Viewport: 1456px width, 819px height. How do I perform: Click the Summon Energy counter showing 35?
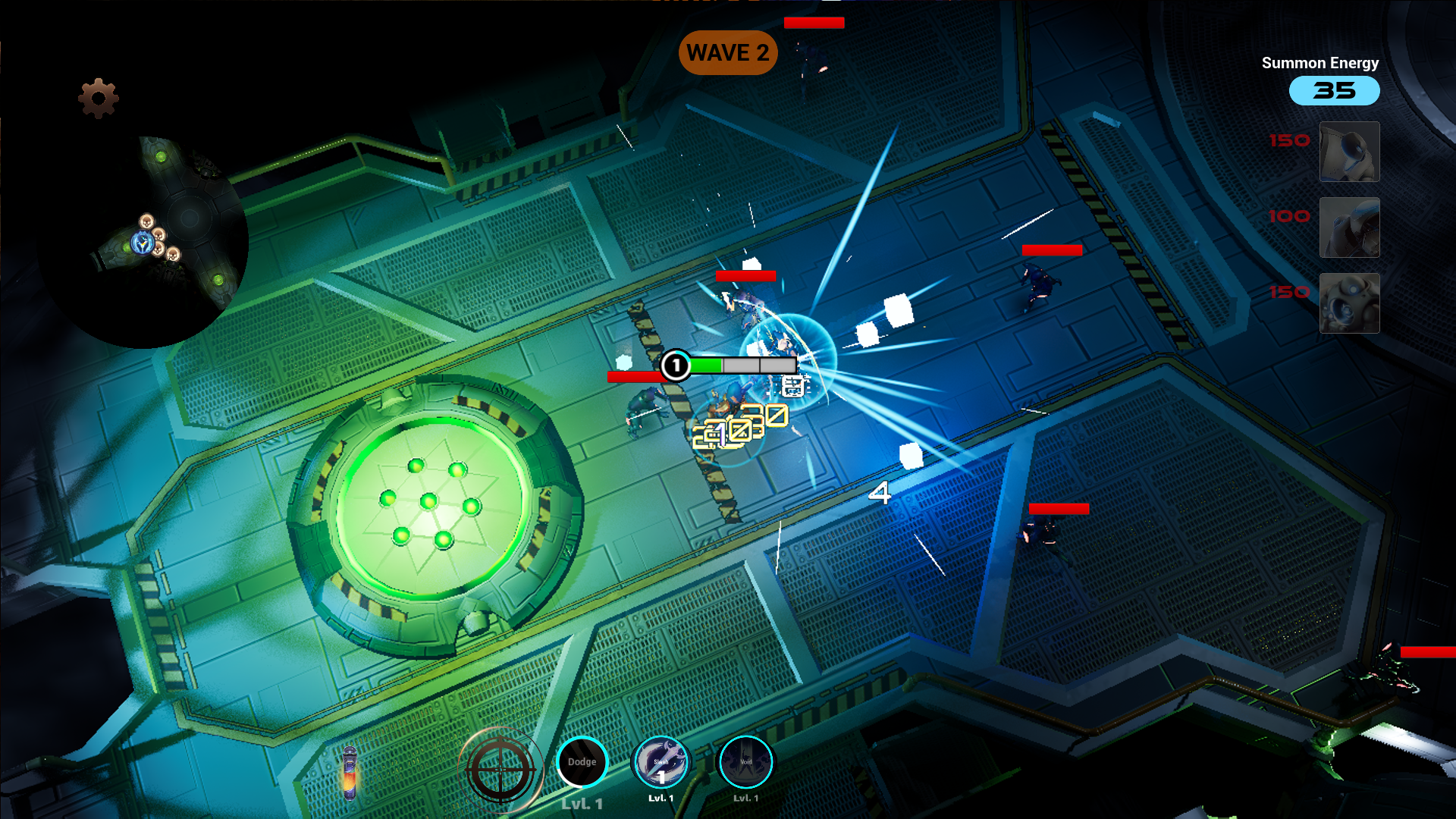(x=1334, y=90)
